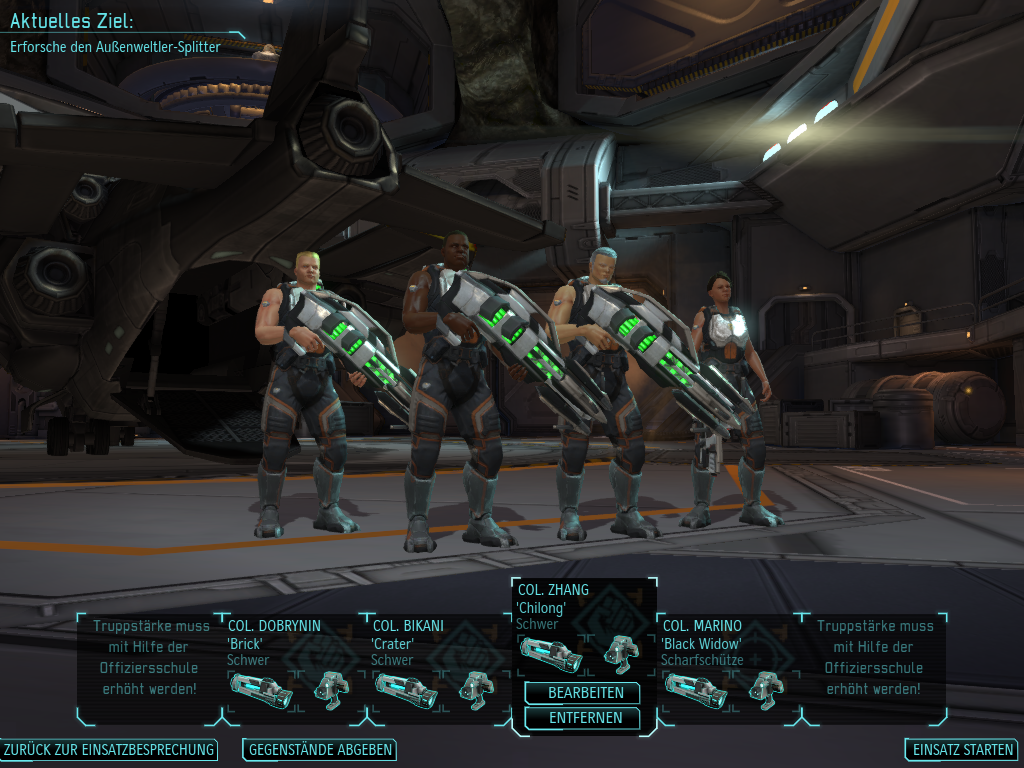This screenshot has width=1024, height=768.
Task: Select Col. Dobrynin 'Brick' soldier card
Action: tap(274, 642)
